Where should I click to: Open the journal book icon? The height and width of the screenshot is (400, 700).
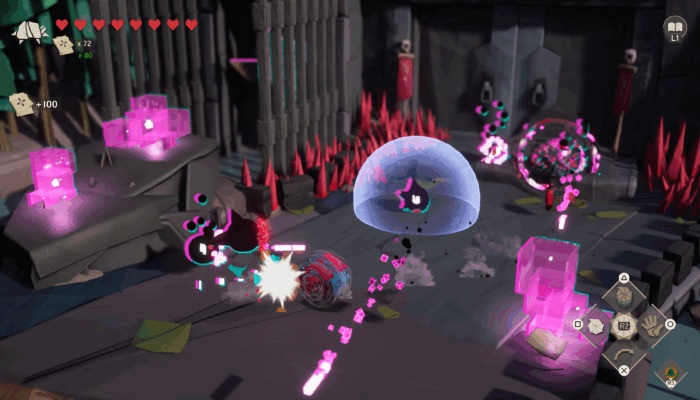point(675,27)
